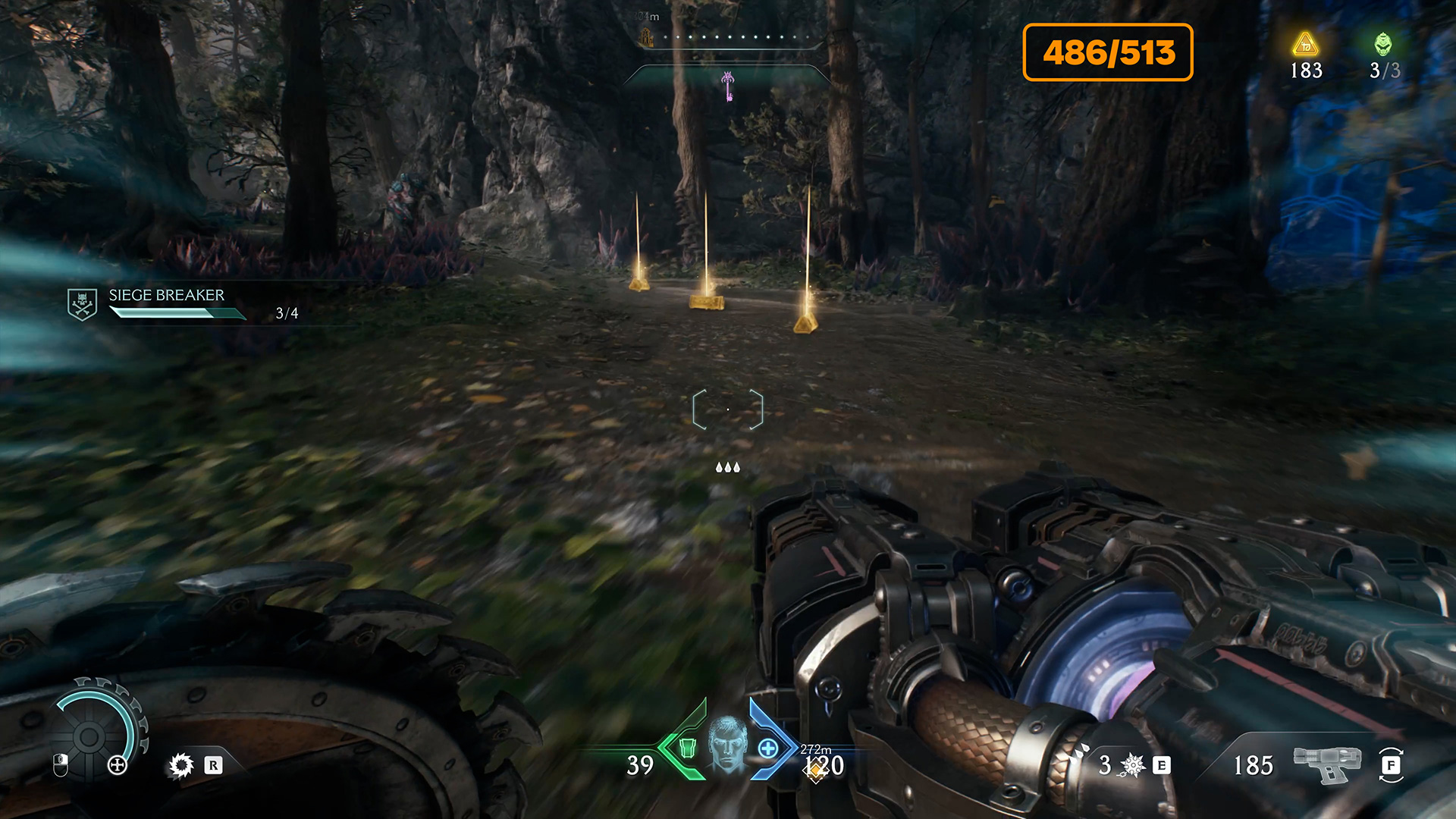Click the Slayer face portrait
The image size is (1456, 819).
pyautogui.click(x=727, y=745)
